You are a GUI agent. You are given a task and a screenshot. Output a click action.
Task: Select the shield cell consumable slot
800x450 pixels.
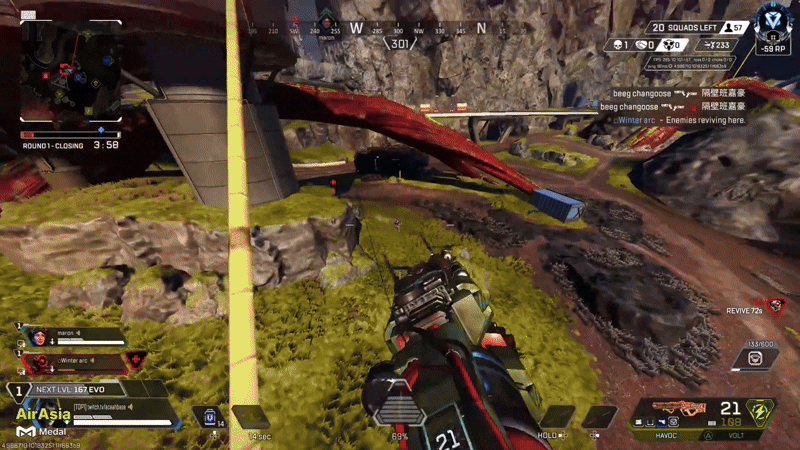click(x=211, y=416)
